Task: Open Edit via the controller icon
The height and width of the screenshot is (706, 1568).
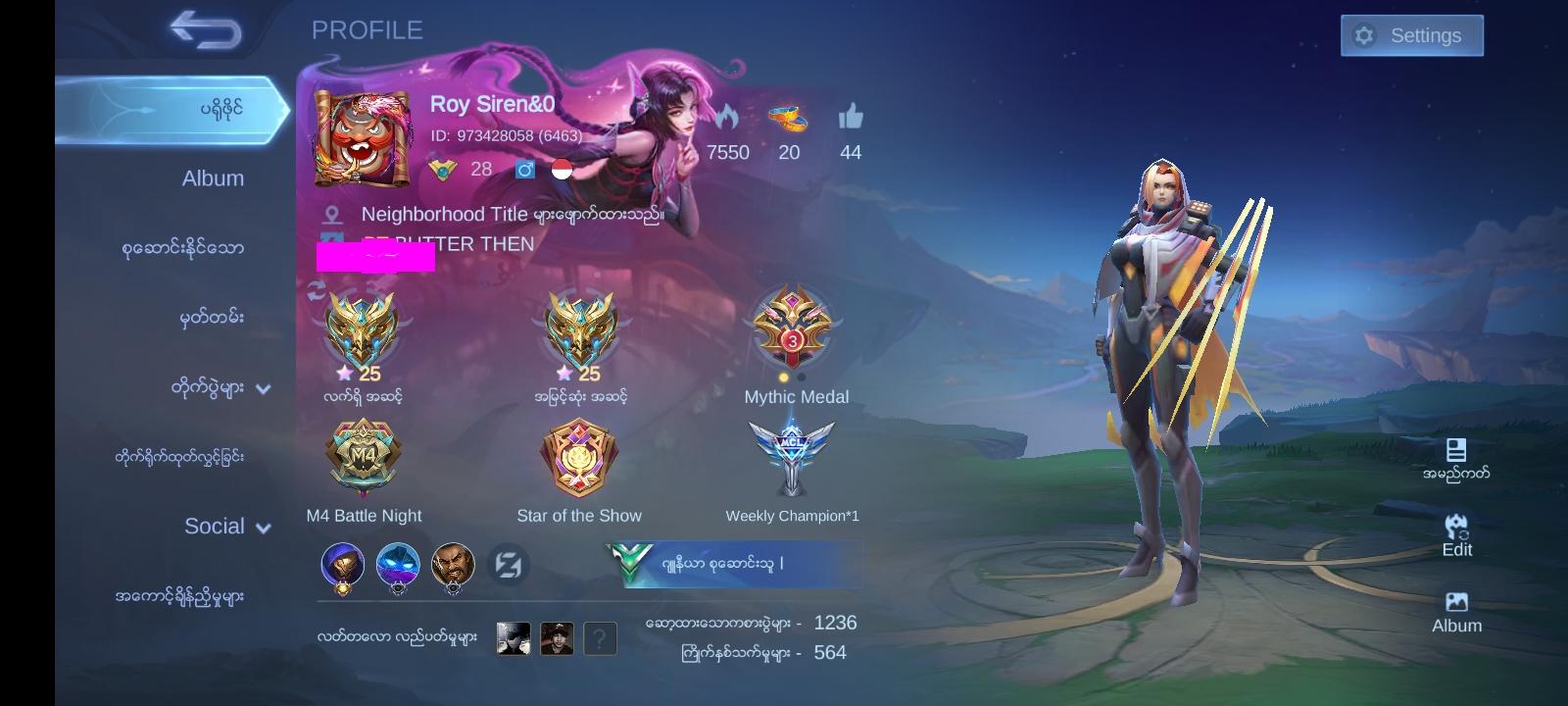Action: [x=1458, y=528]
